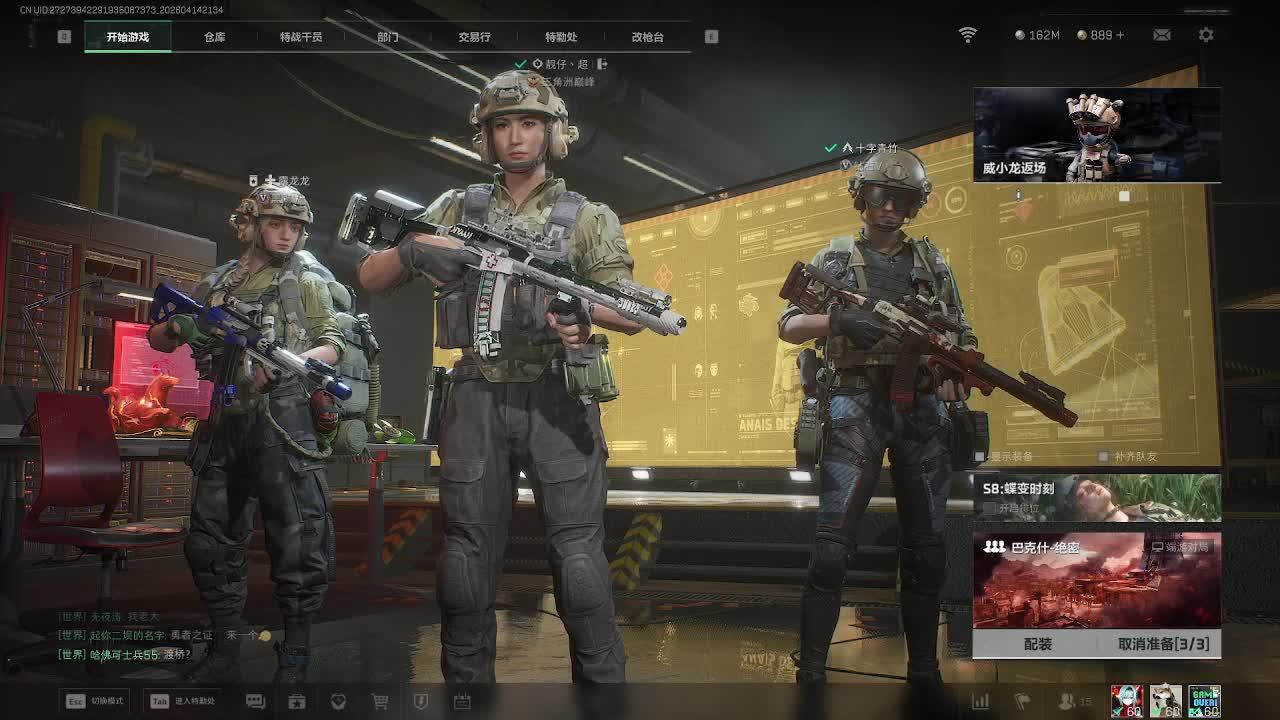Image resolution: width=1280 pixels, height=720 pixels.
Task: Toggle the 显示装备 checkbox
Action: (x=980, y=457)
